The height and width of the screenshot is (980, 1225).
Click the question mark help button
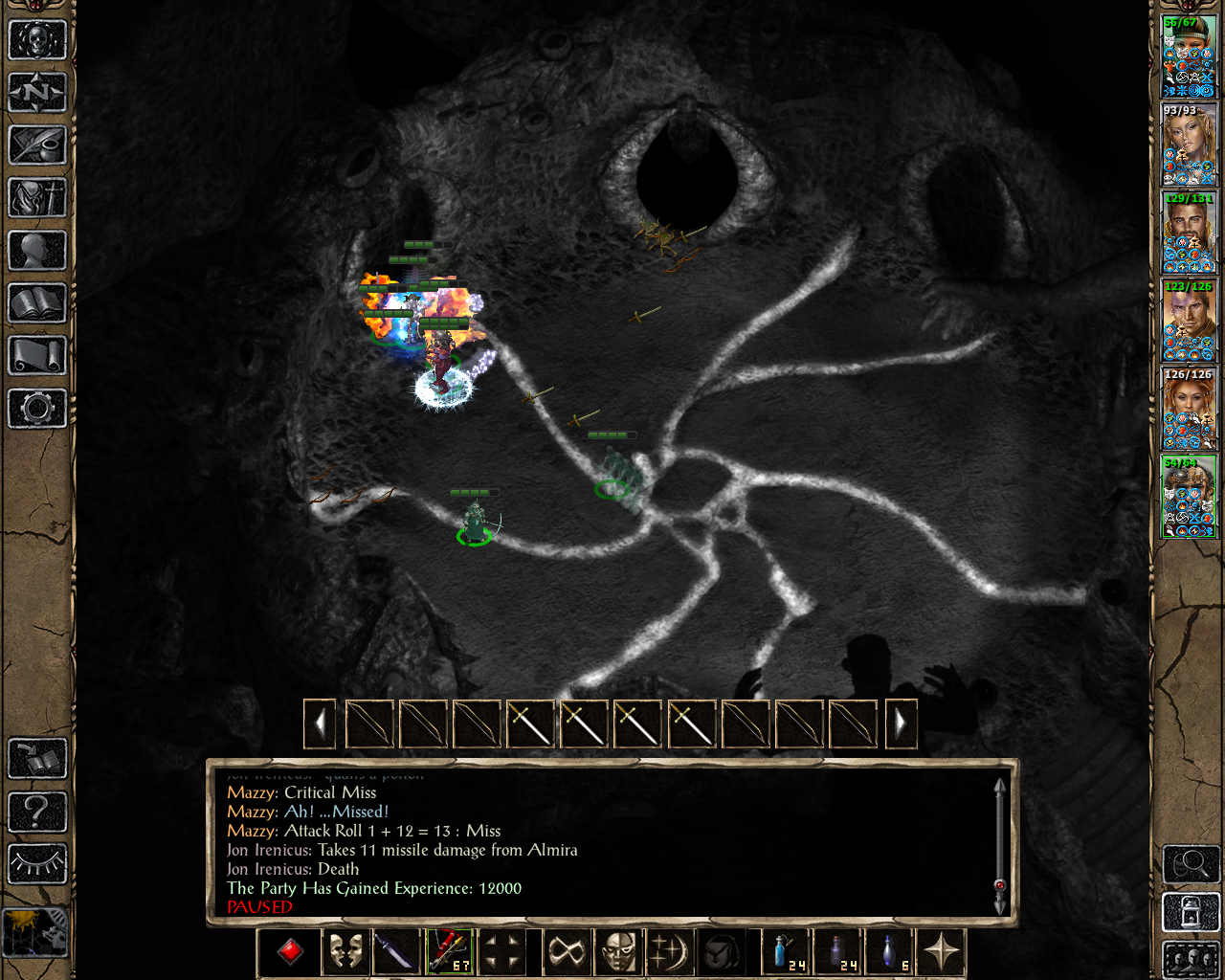37,813
